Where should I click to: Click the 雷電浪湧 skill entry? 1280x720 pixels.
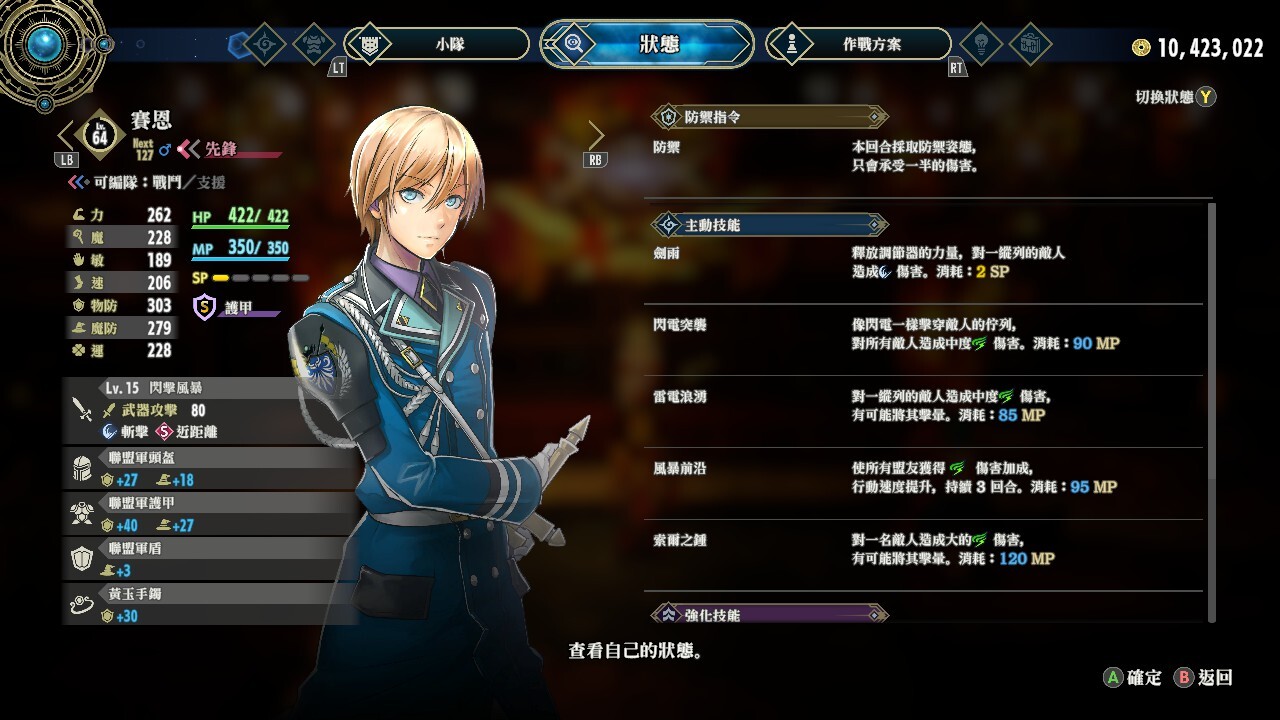coord(926,406)
